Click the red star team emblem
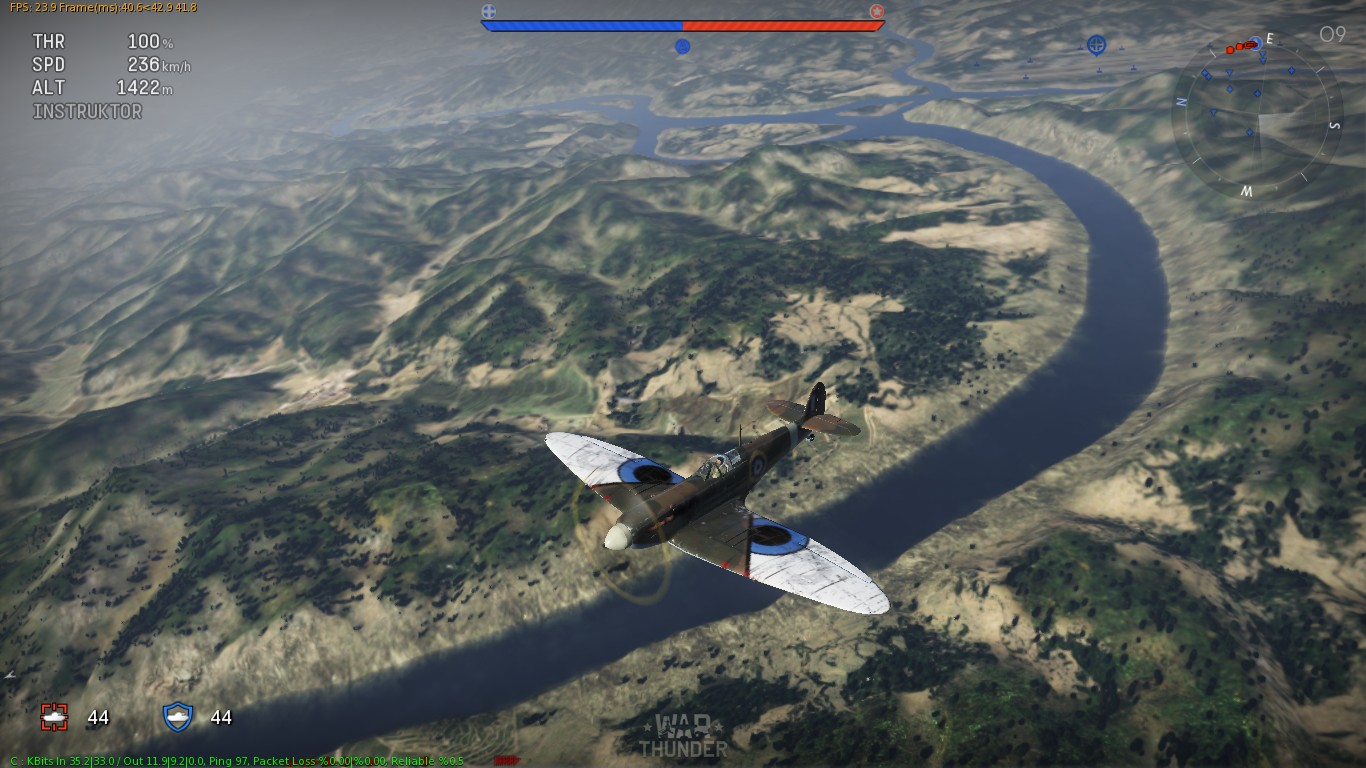 877,12
